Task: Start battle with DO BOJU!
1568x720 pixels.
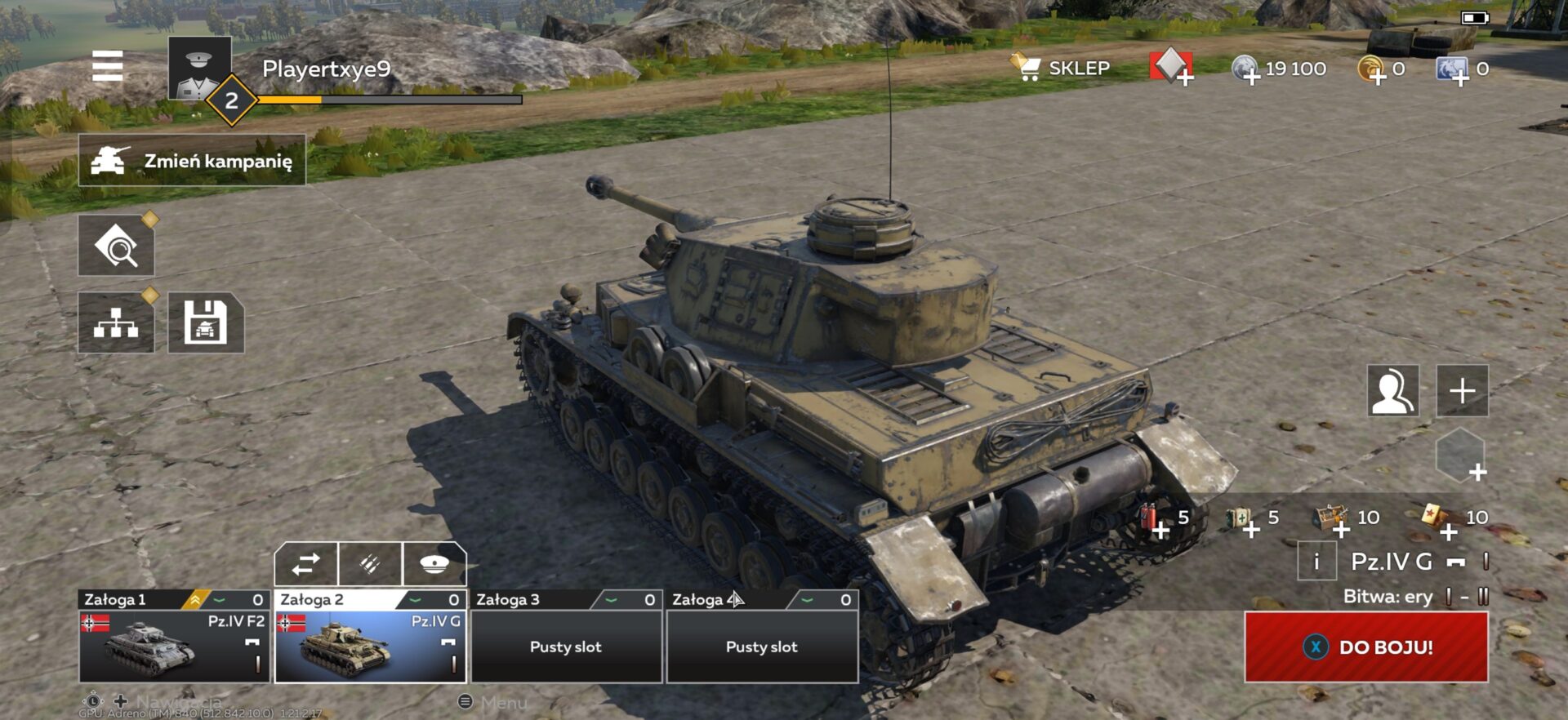Action: (x=1366, y=647)
